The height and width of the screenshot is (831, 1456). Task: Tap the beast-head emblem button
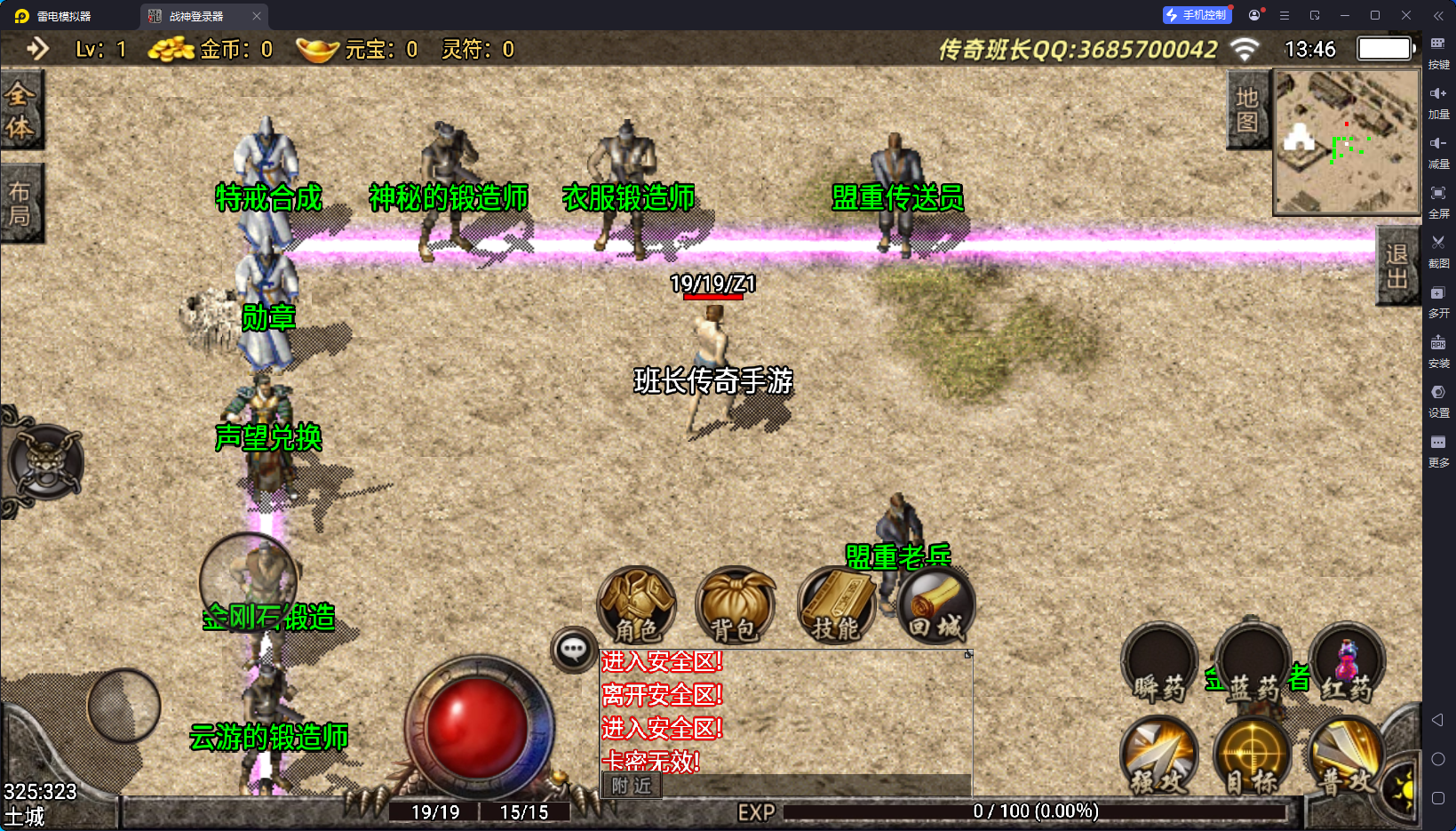[46, 462]
